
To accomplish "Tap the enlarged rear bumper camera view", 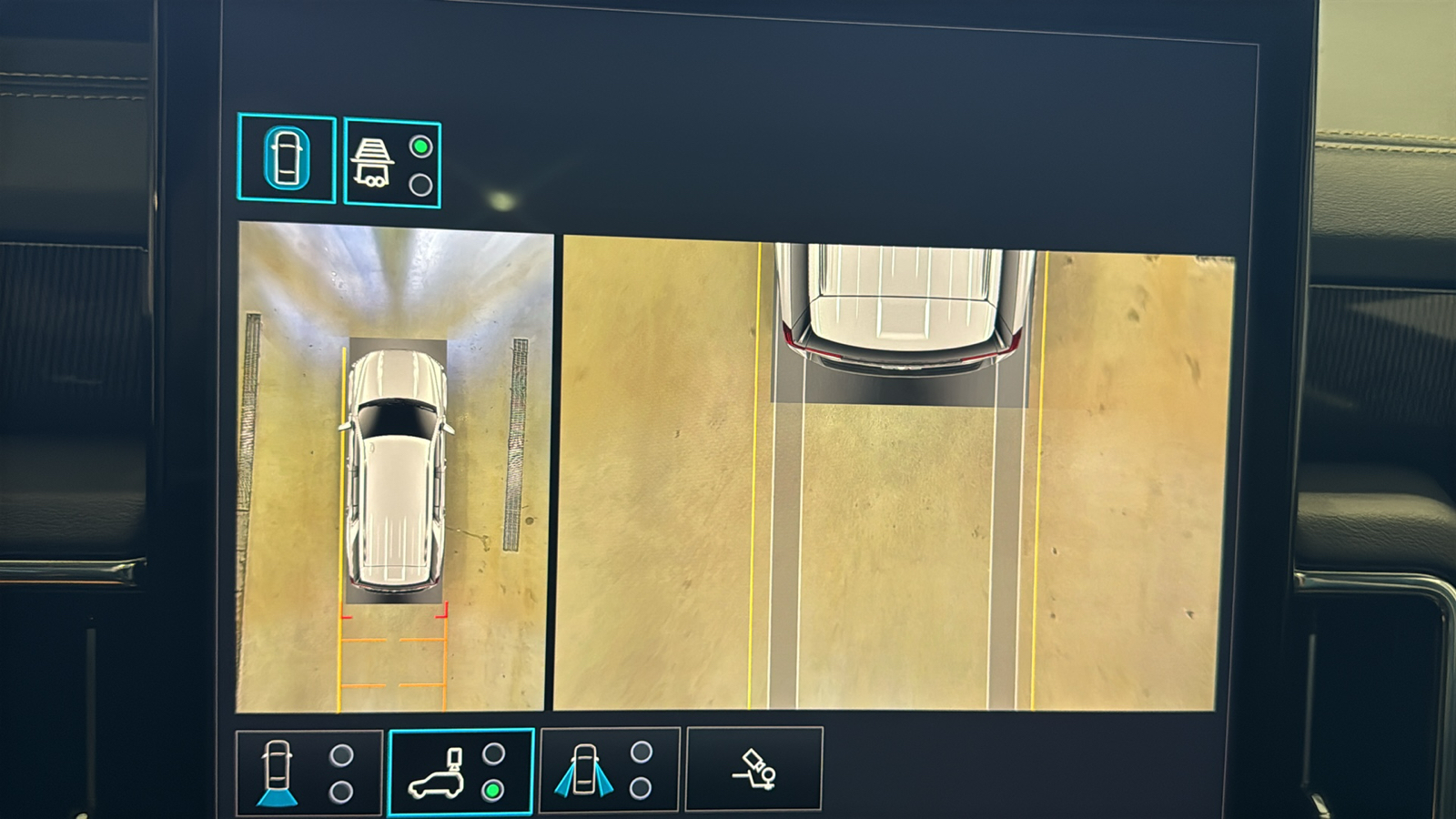I will pos(896,473).
